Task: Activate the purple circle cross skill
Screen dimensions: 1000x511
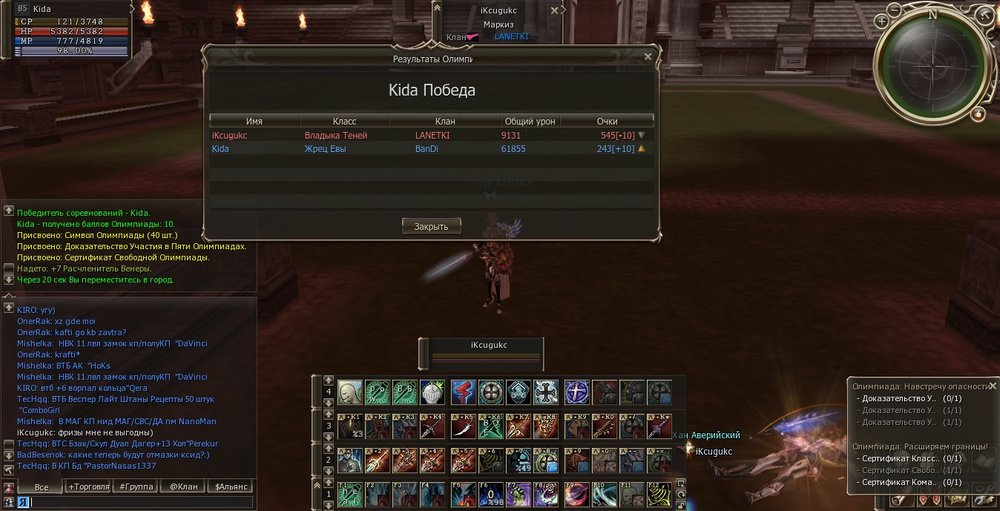Action: coord(576,391)
